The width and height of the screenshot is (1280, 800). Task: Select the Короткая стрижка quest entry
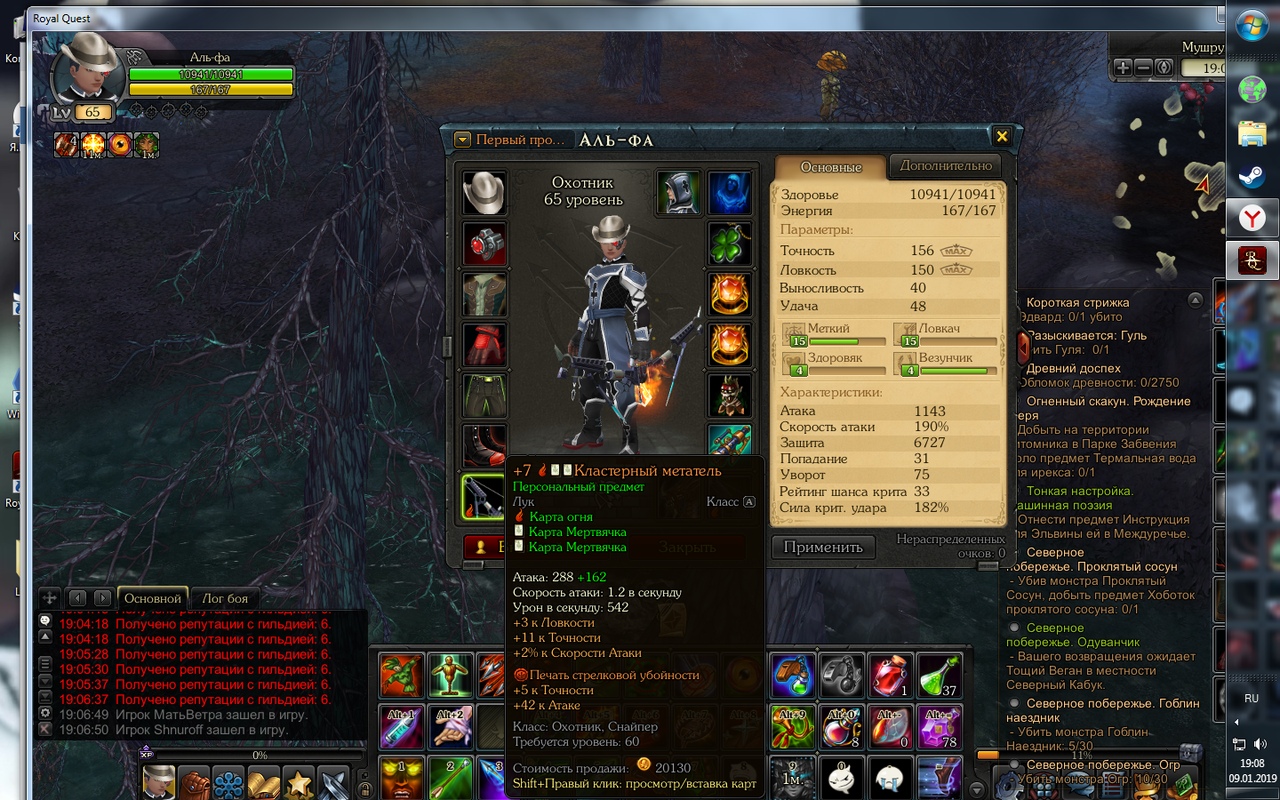1077,302
